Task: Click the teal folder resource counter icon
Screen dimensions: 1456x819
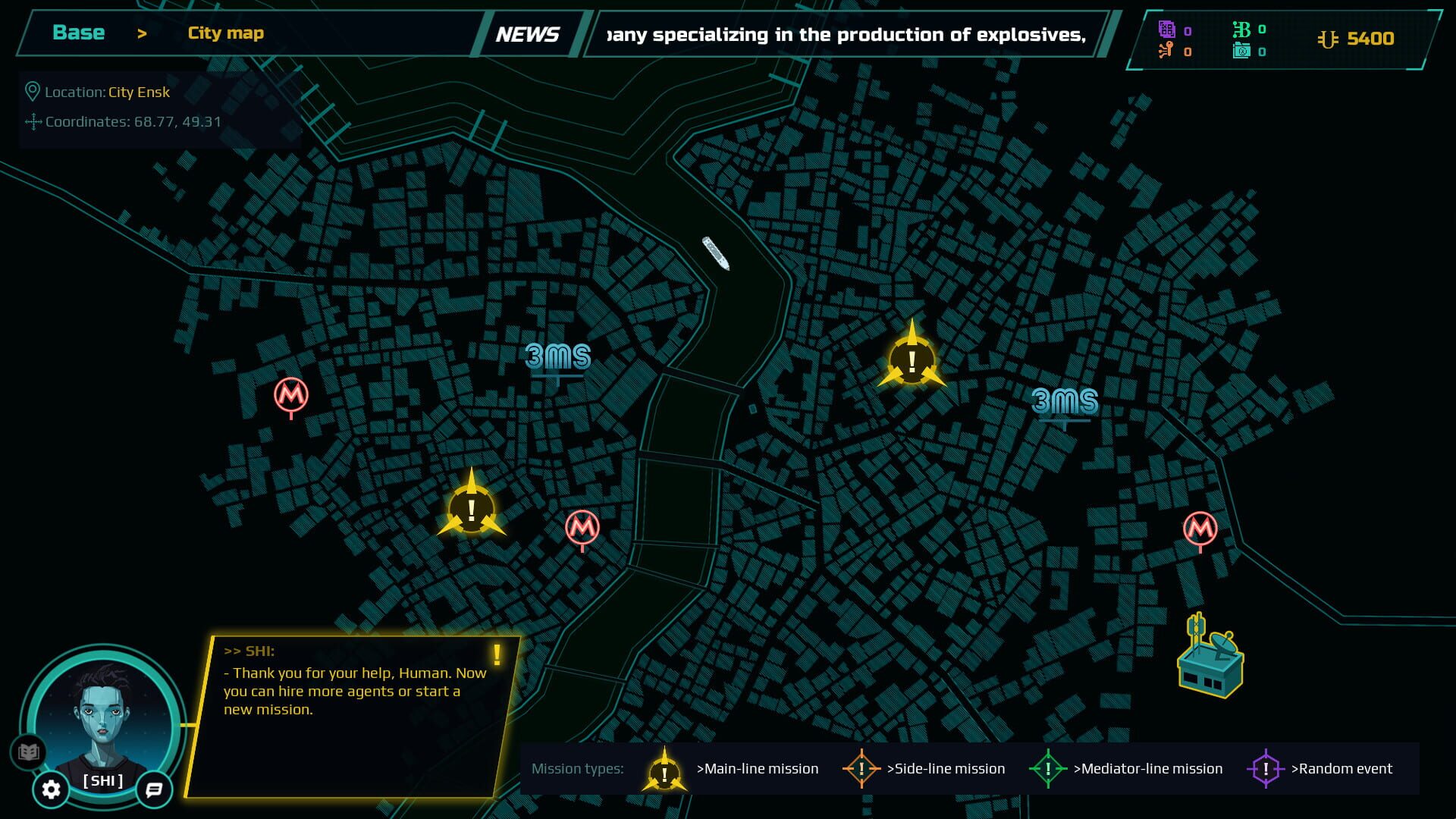Action: [x=1241, y=52]
